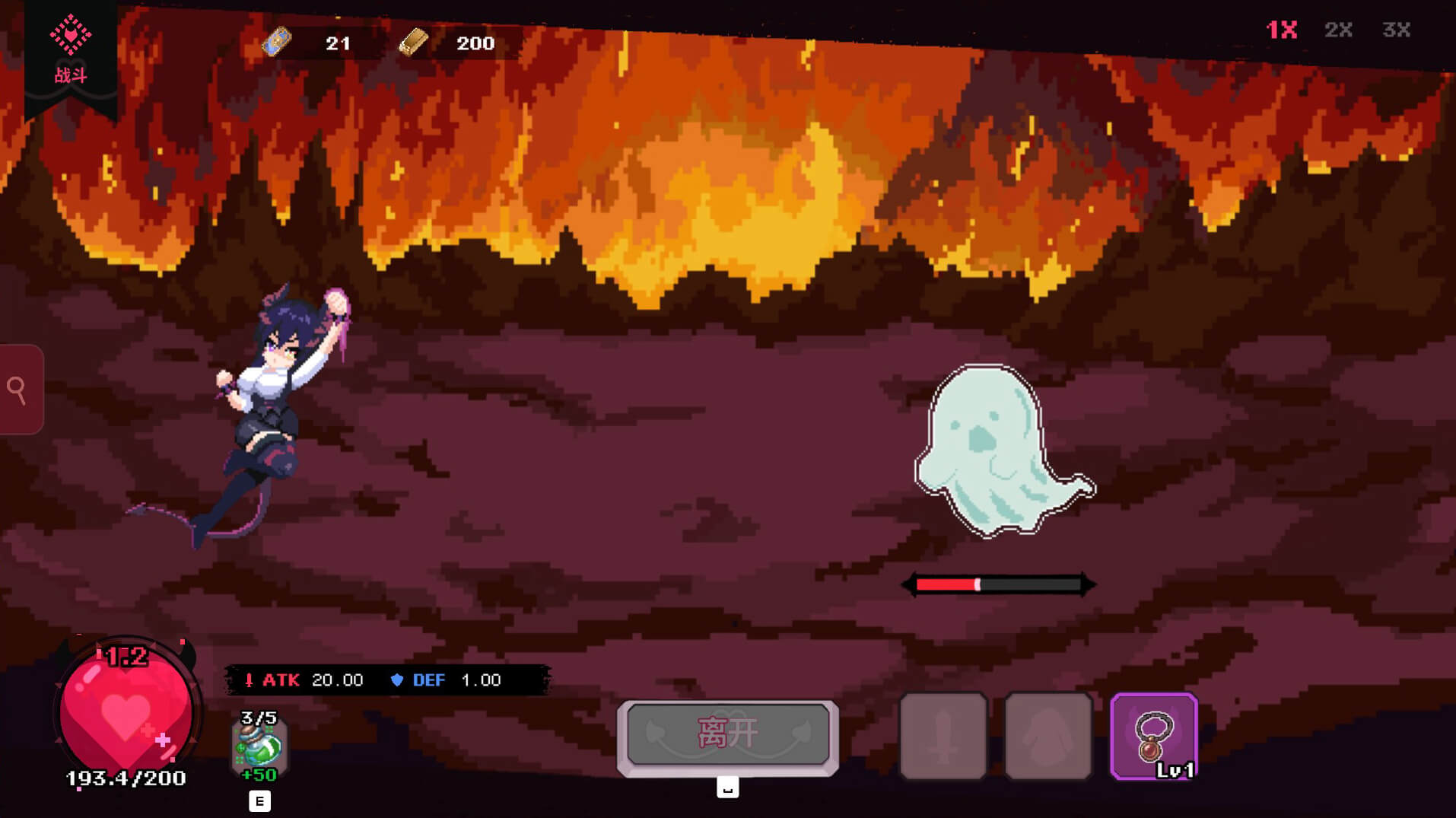Set battle speed to 1X

[x=1281, y=30]
